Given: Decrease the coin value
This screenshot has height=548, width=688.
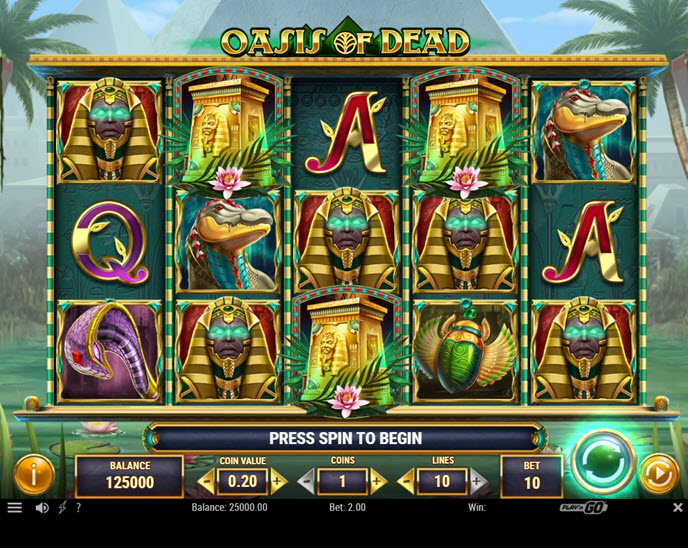Looking at the screenshot, I should [x=207, y=482].
